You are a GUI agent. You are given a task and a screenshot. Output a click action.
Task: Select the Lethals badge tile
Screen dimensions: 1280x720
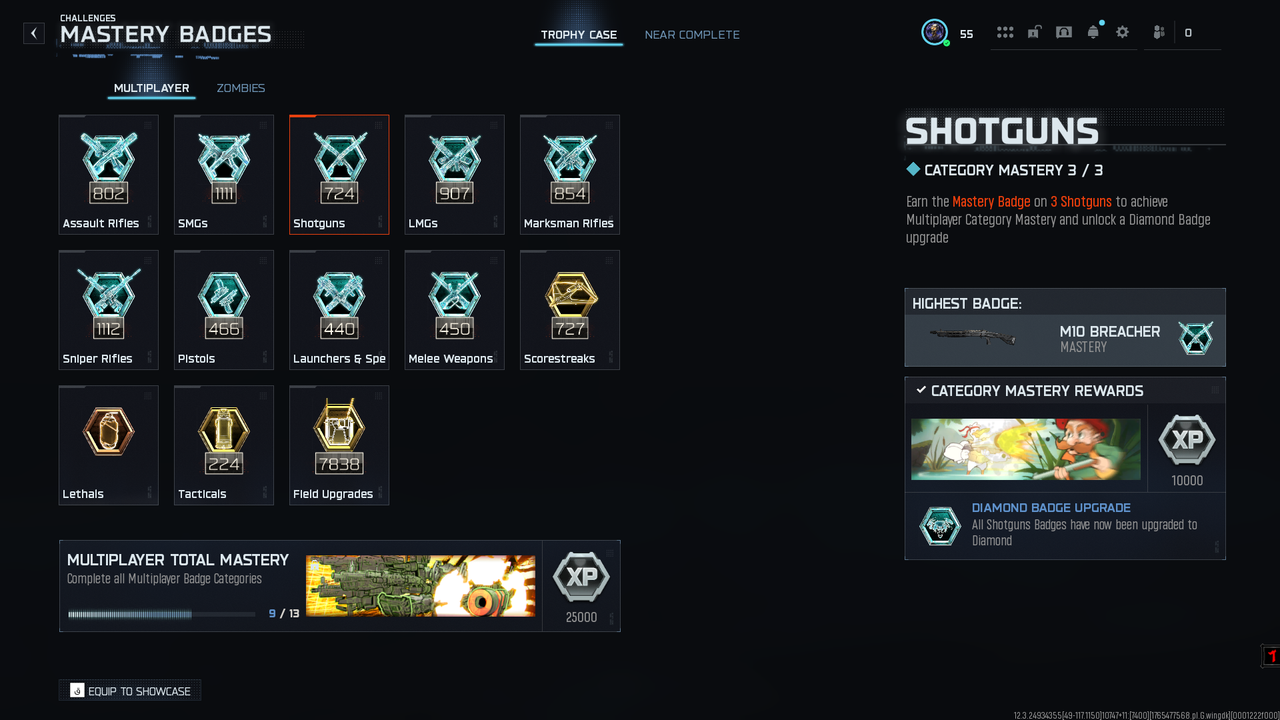[x=108, y=445]
